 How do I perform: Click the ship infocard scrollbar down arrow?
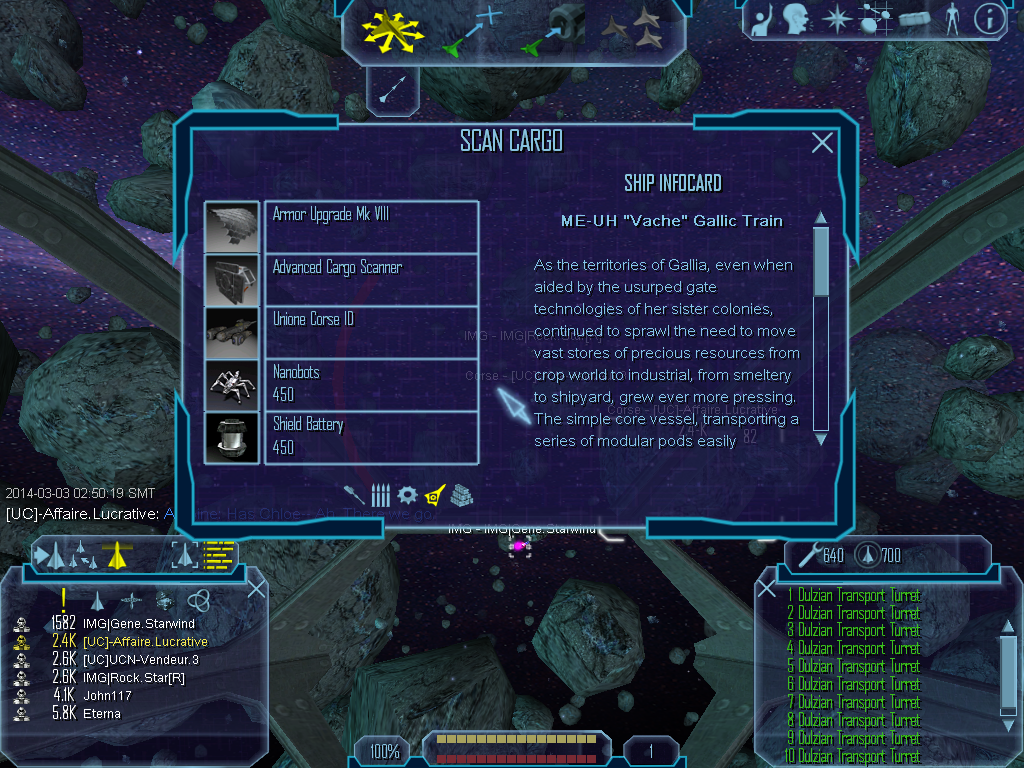[821, 438]
